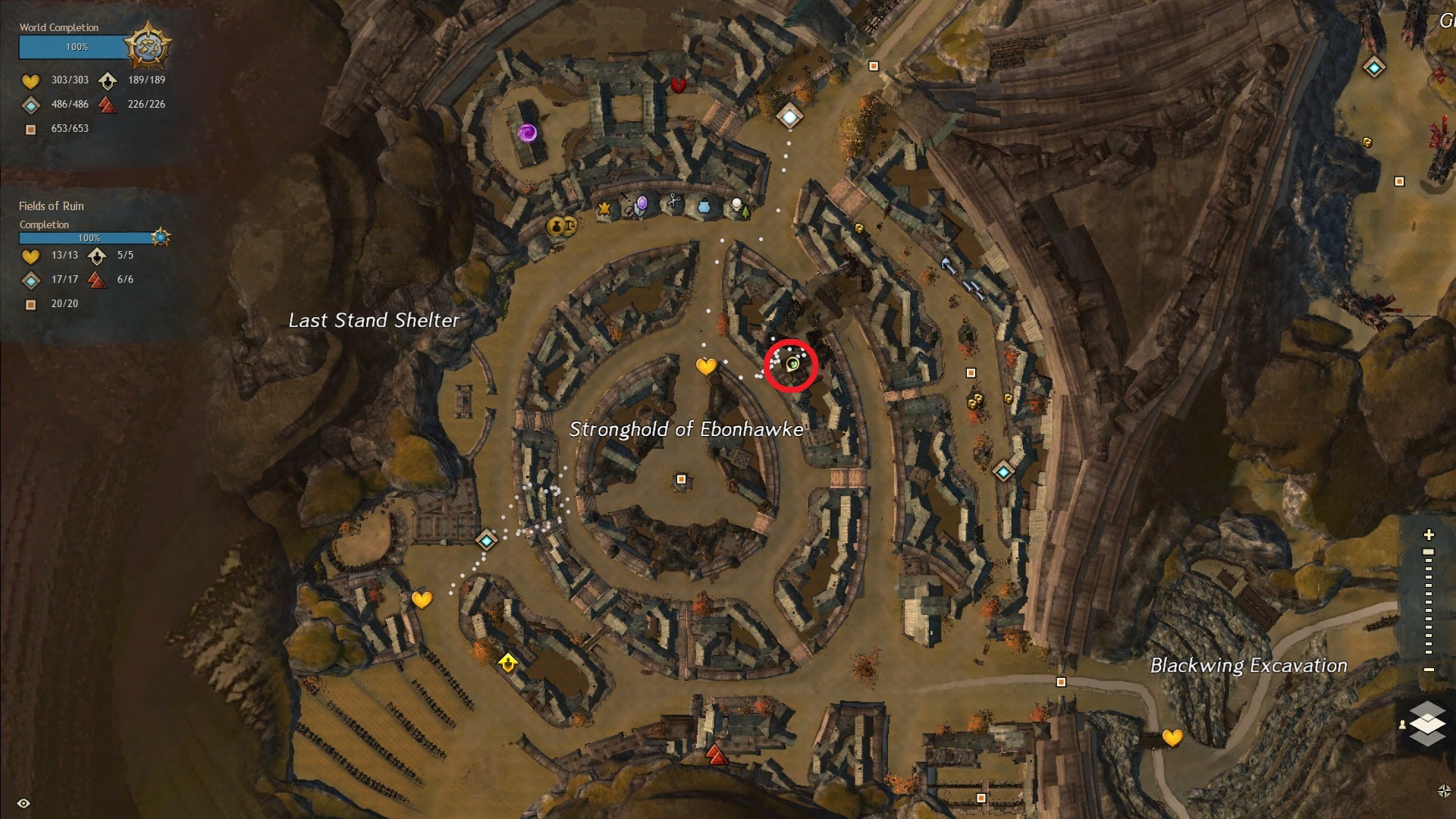The width and height of the screenshot is (1456, 819).
Task: Select the yellow hero point marker
Action: (x=508, y=663)
